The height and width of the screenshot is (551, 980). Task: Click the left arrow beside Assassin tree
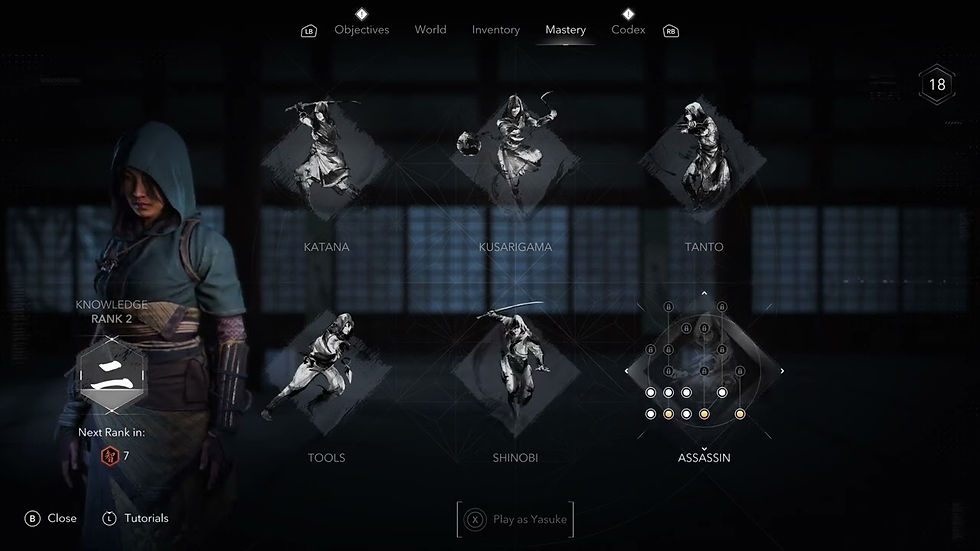click(x=627, y=372)
